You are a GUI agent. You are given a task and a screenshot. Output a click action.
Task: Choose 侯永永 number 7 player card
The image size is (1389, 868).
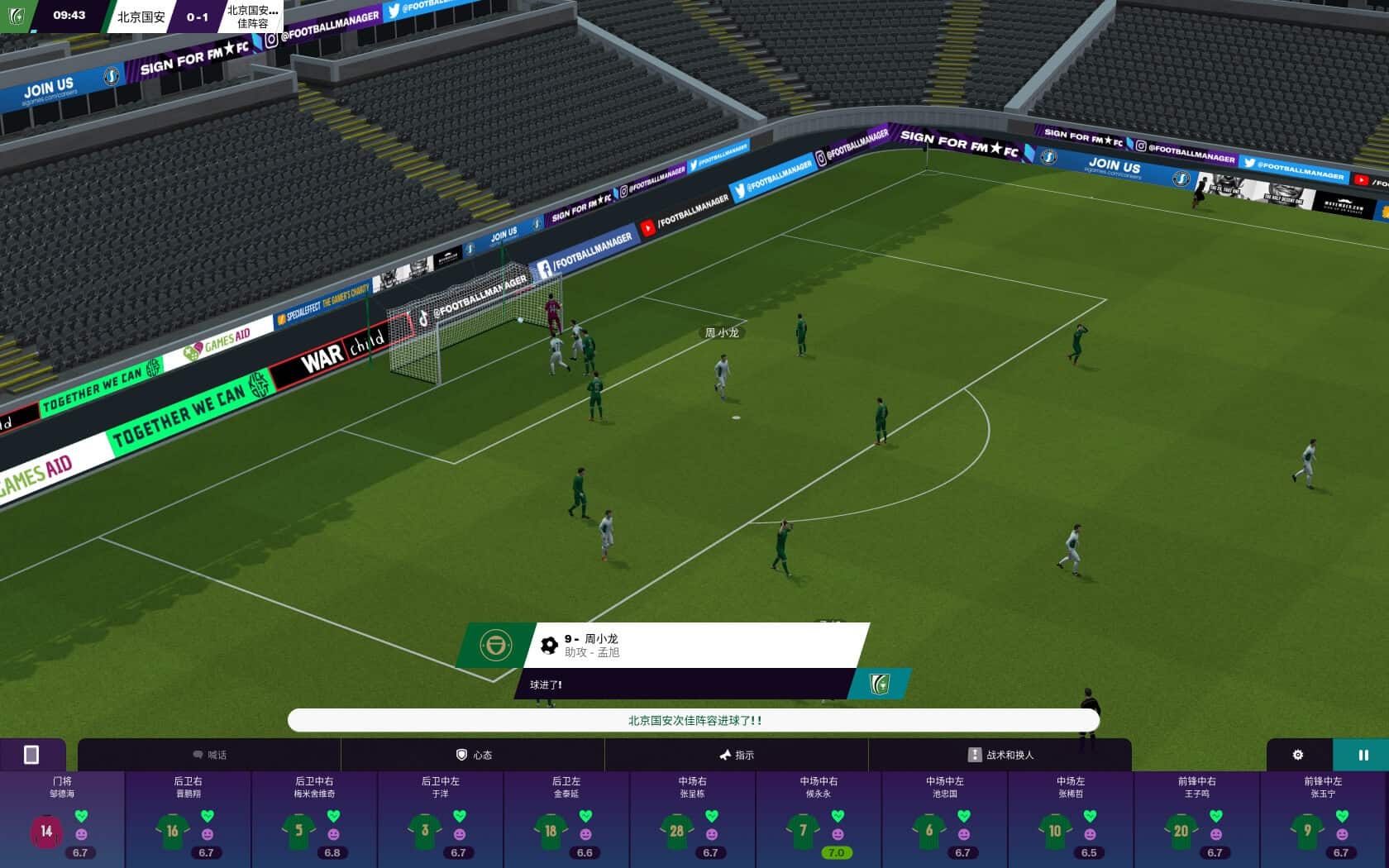[x=819, y=819]
